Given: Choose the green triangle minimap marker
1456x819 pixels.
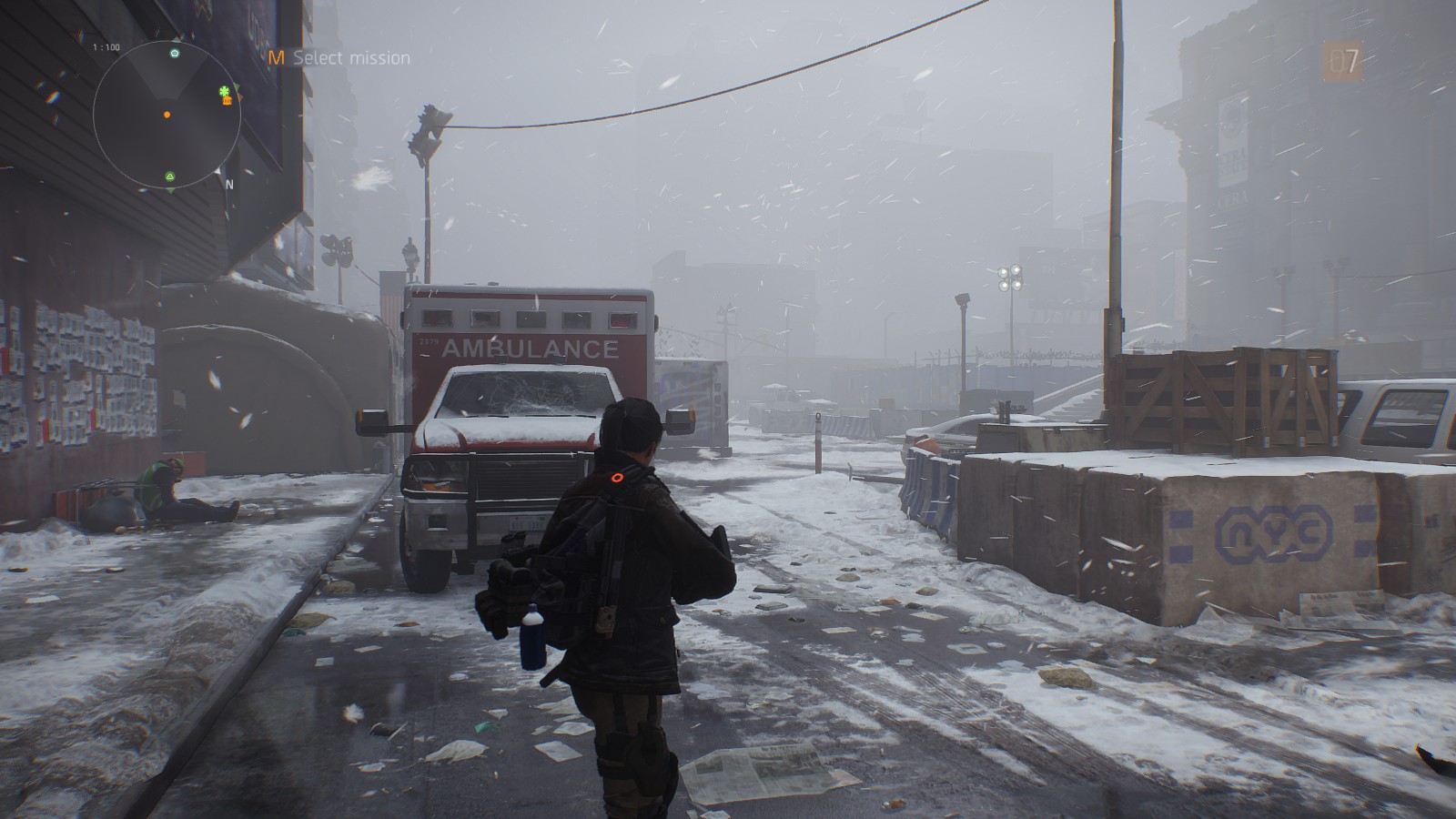Looking at the screenshot, I should [170, 175].
